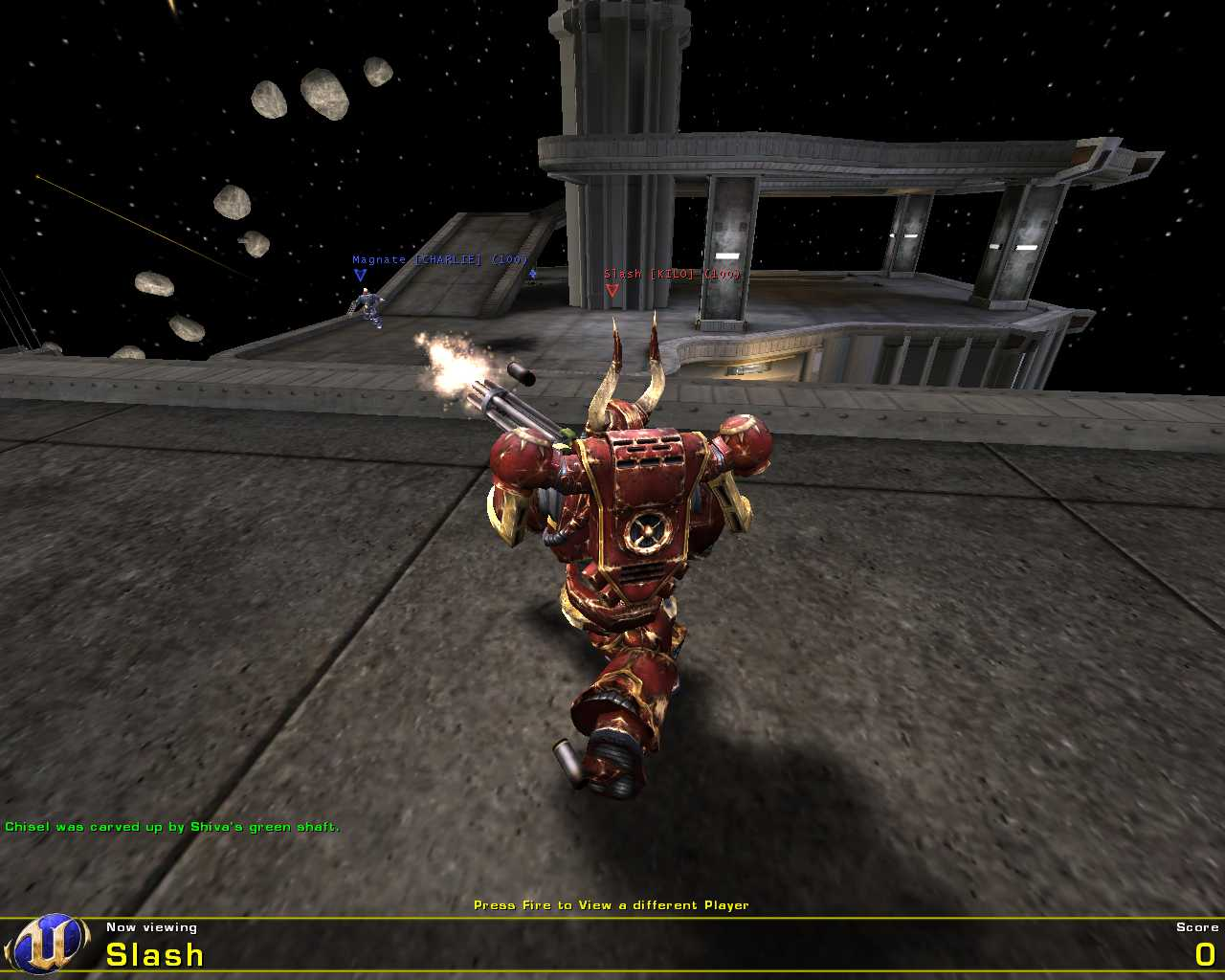Click the Chisel death message text
1225x980 pixels.
point(172,825)
